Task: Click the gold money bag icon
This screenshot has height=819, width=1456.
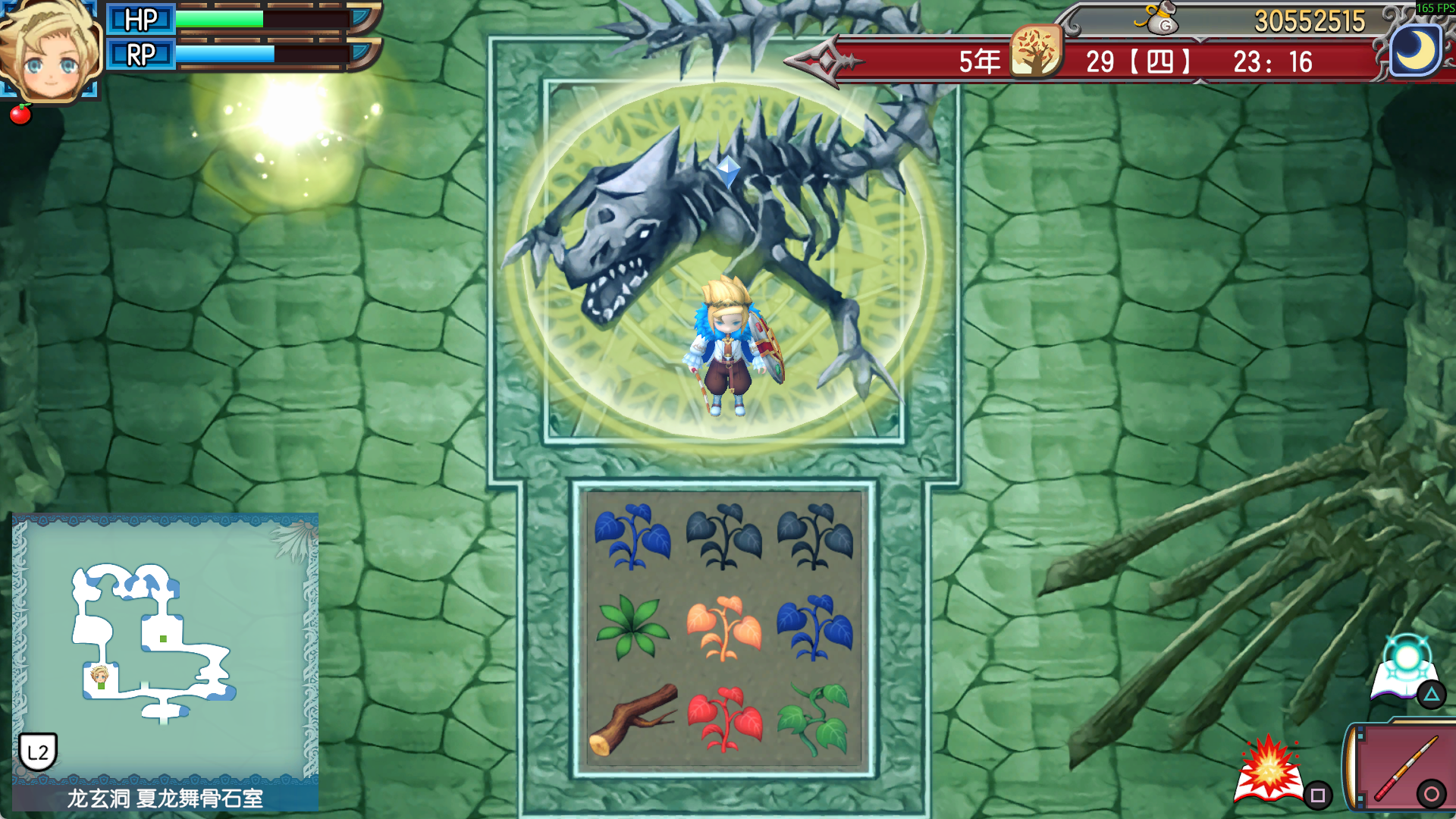Action: 1158,19
